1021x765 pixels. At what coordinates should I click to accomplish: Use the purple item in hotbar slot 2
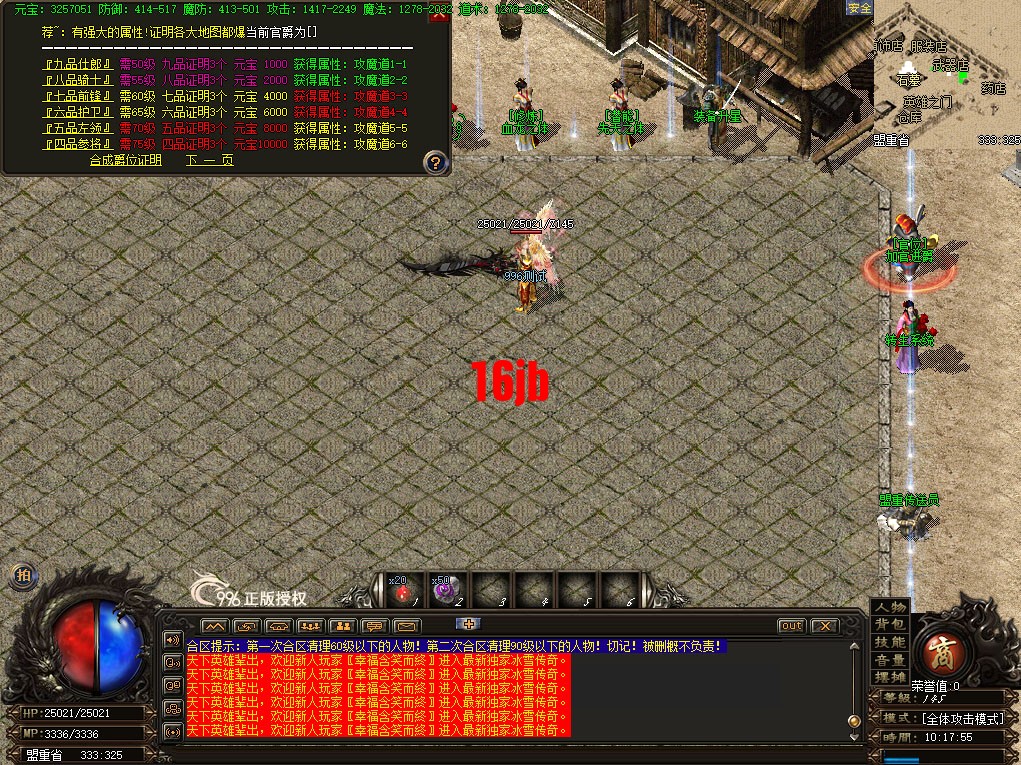(x=446, y=591)
